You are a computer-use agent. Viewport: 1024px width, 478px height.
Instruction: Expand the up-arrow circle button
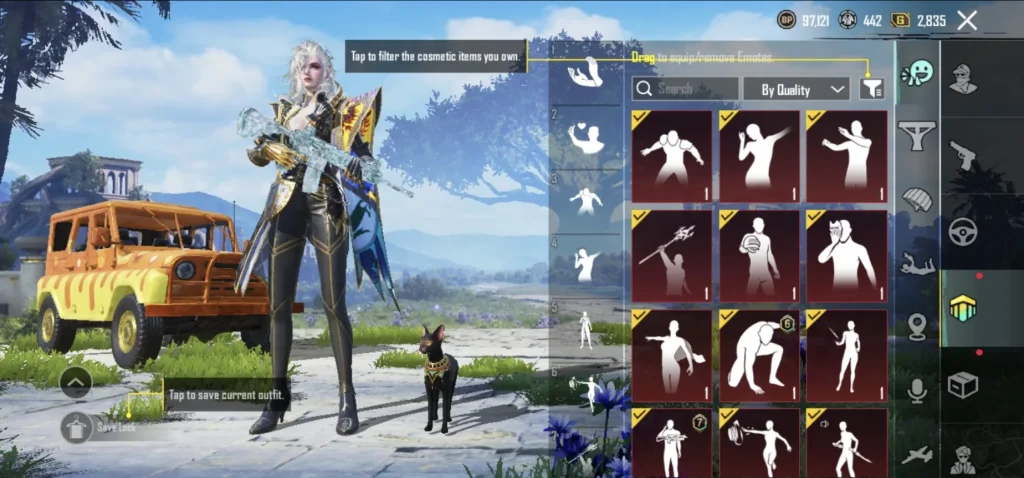click(x=76, y=381)
